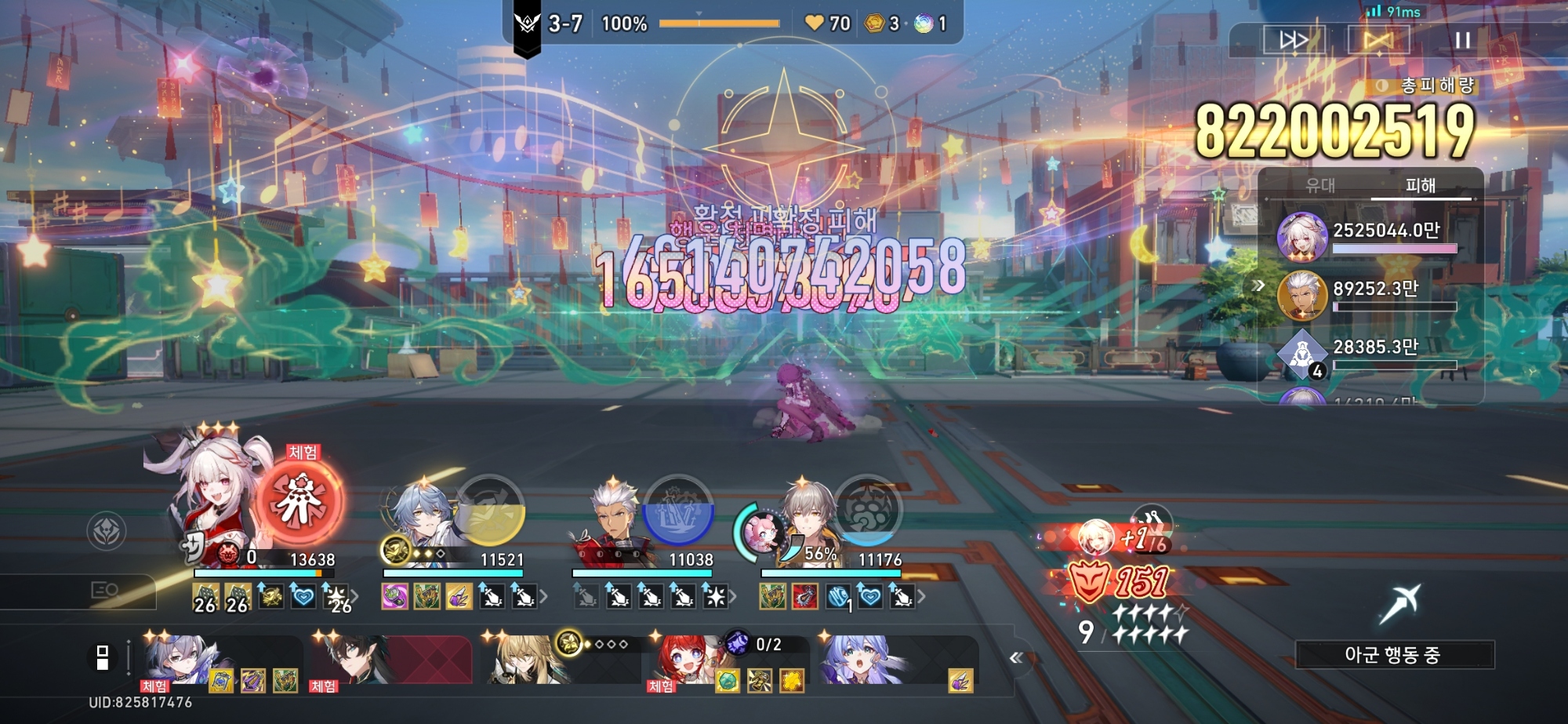Select the blonde bench character portrait

pyautogui.click(x=517, y=659)
